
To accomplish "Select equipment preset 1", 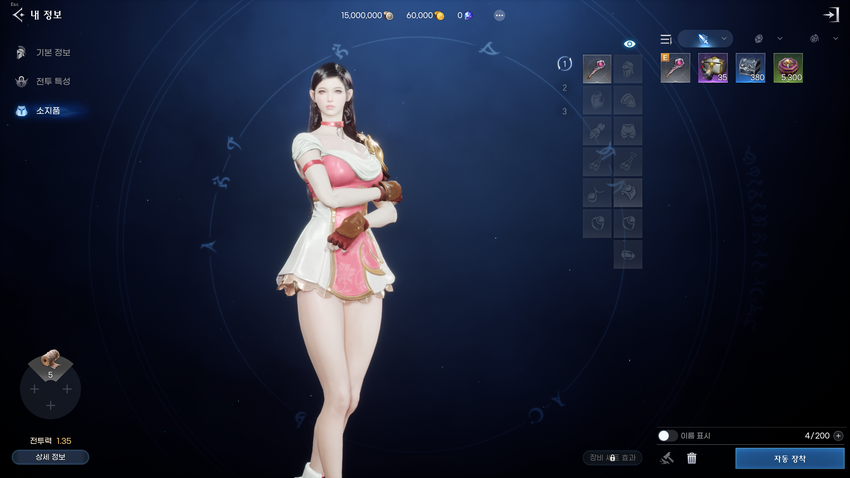I will coord(565,64).
